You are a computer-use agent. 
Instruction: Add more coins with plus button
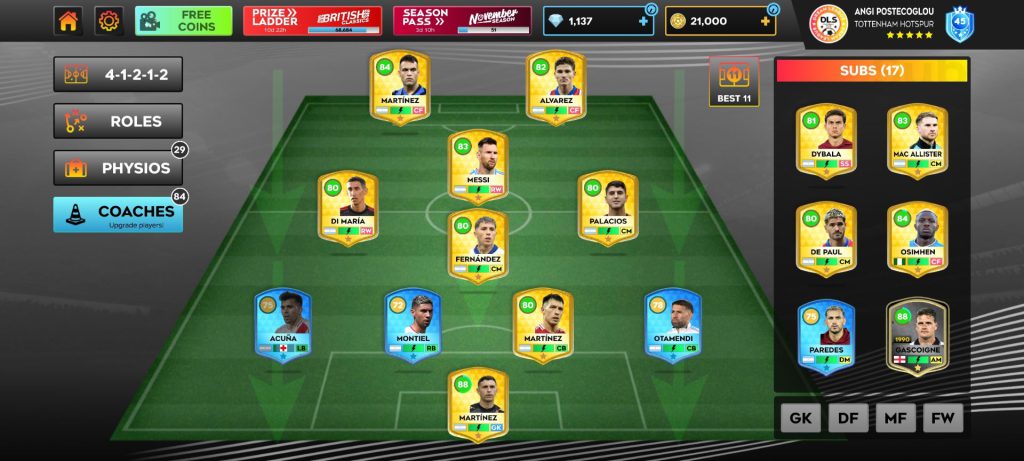(x=766, y=21)
